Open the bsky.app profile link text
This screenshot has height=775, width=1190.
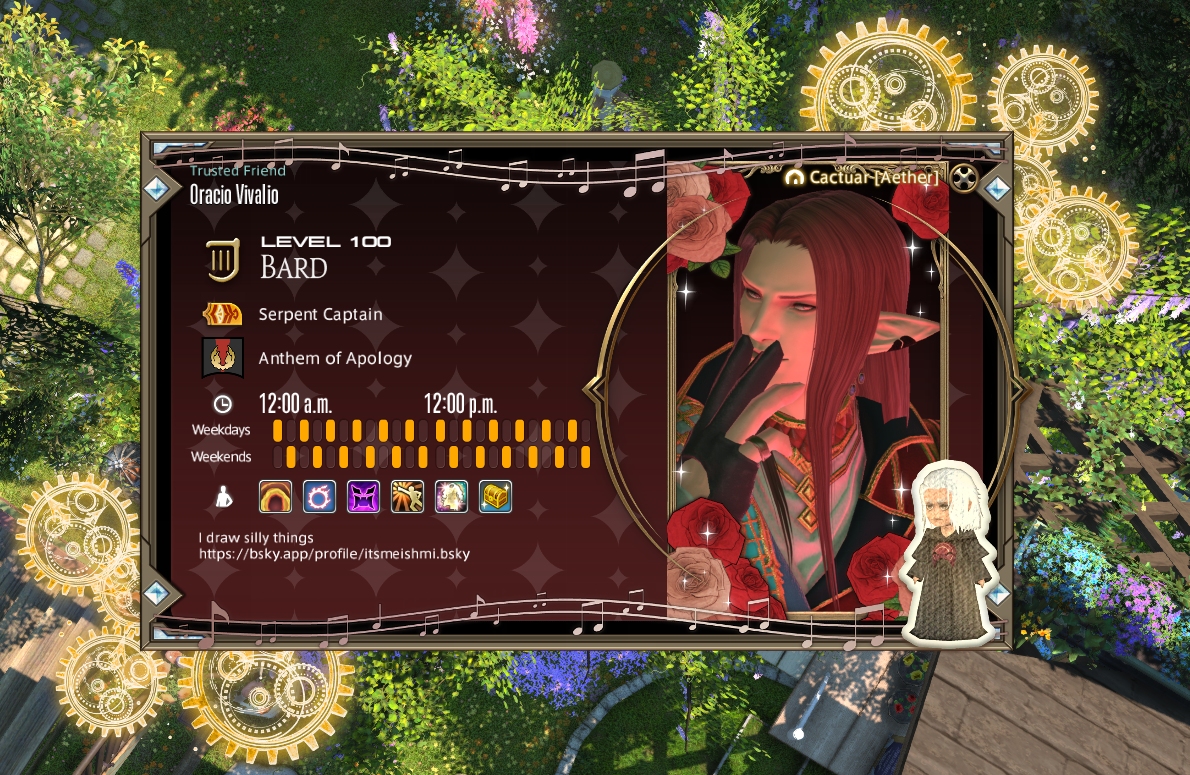coord(334,553)
